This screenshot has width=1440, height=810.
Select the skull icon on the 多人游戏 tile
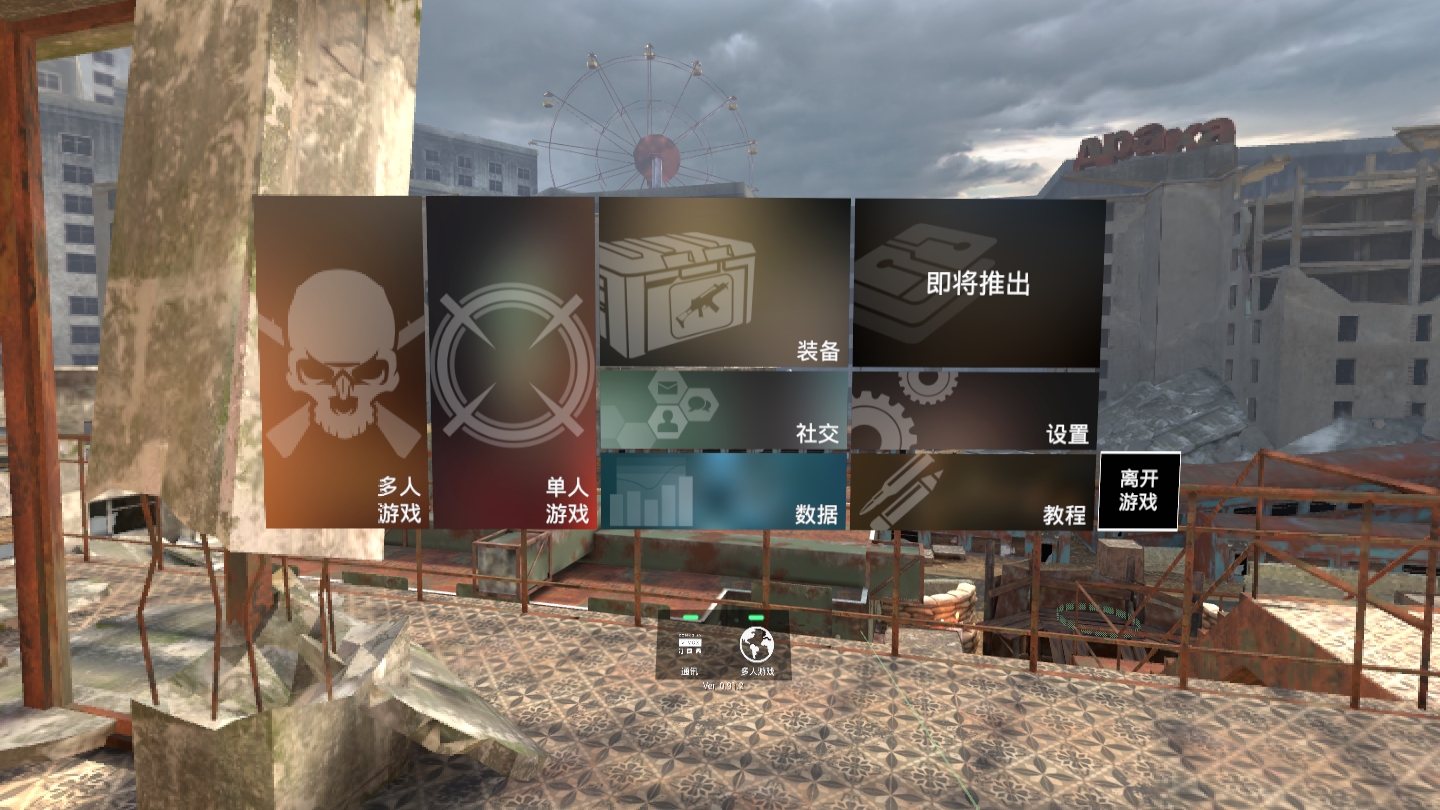coord(344,350)
